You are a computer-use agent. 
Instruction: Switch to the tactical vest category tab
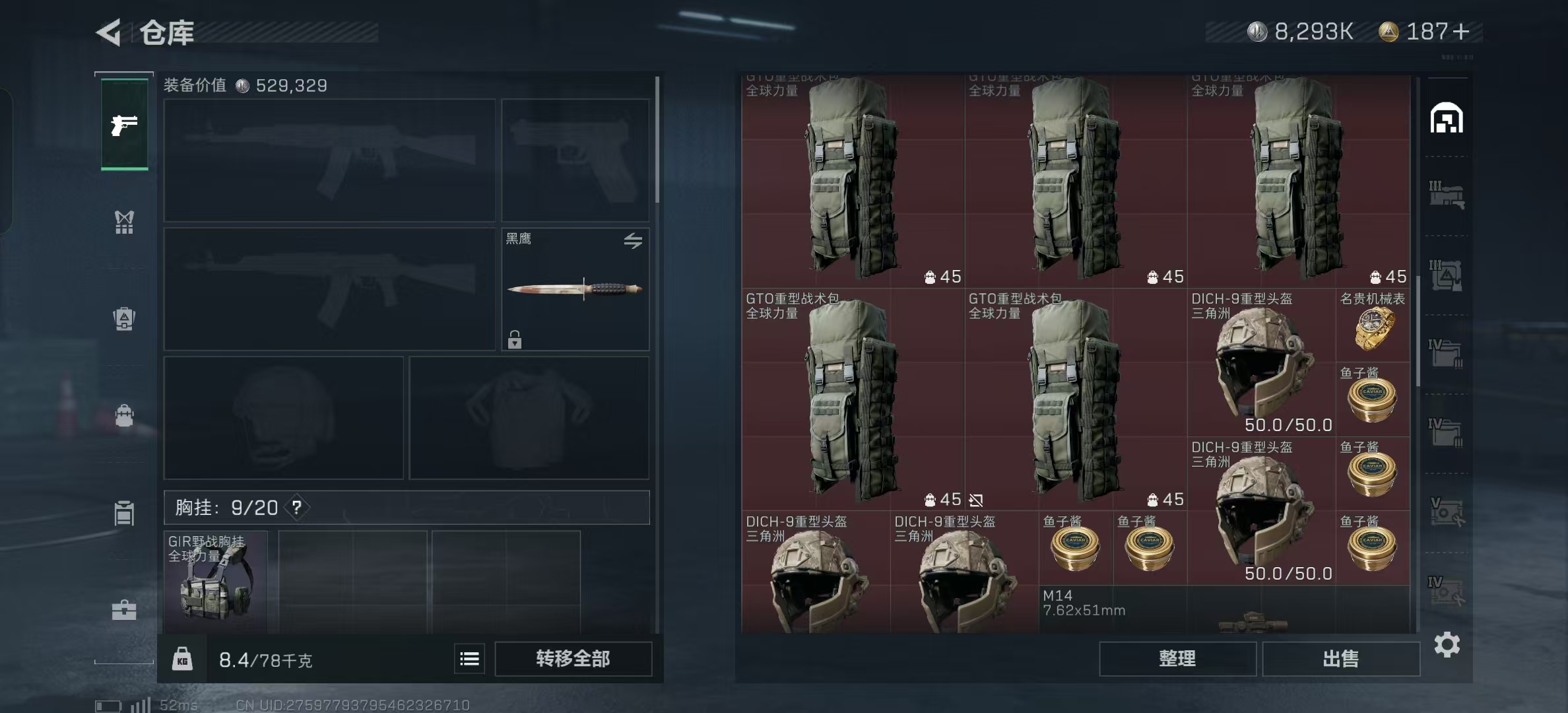click(124, 222)
